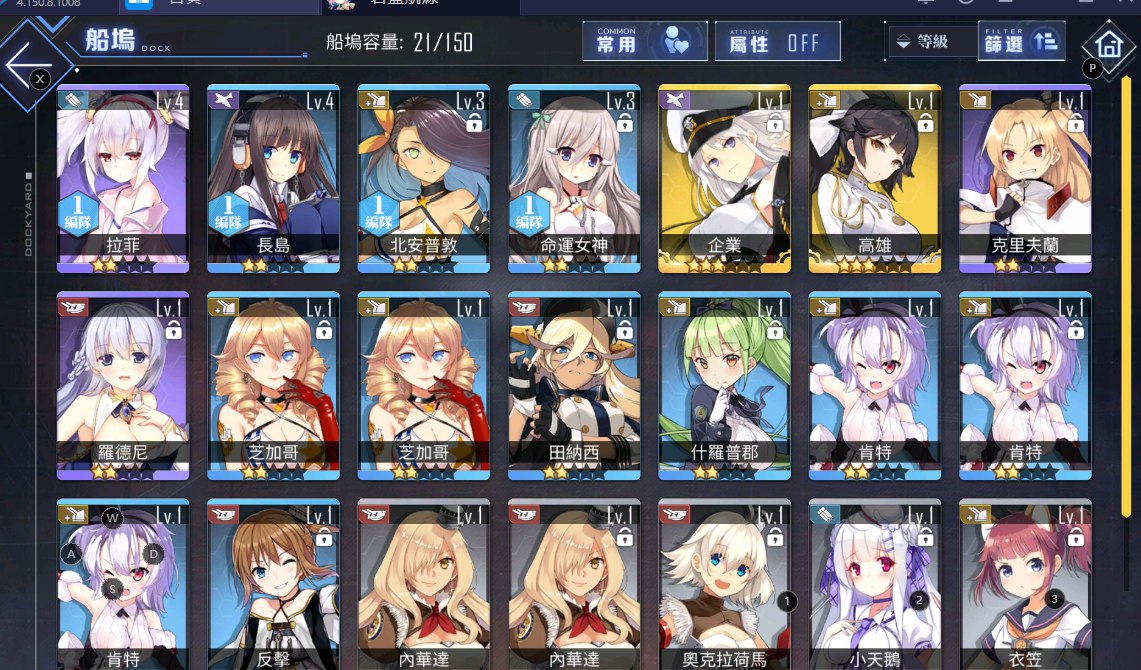Pick the 田納西 ship card
This screenshot has width=1141, height=670.
pyautogui.click(x=574, y=385)
